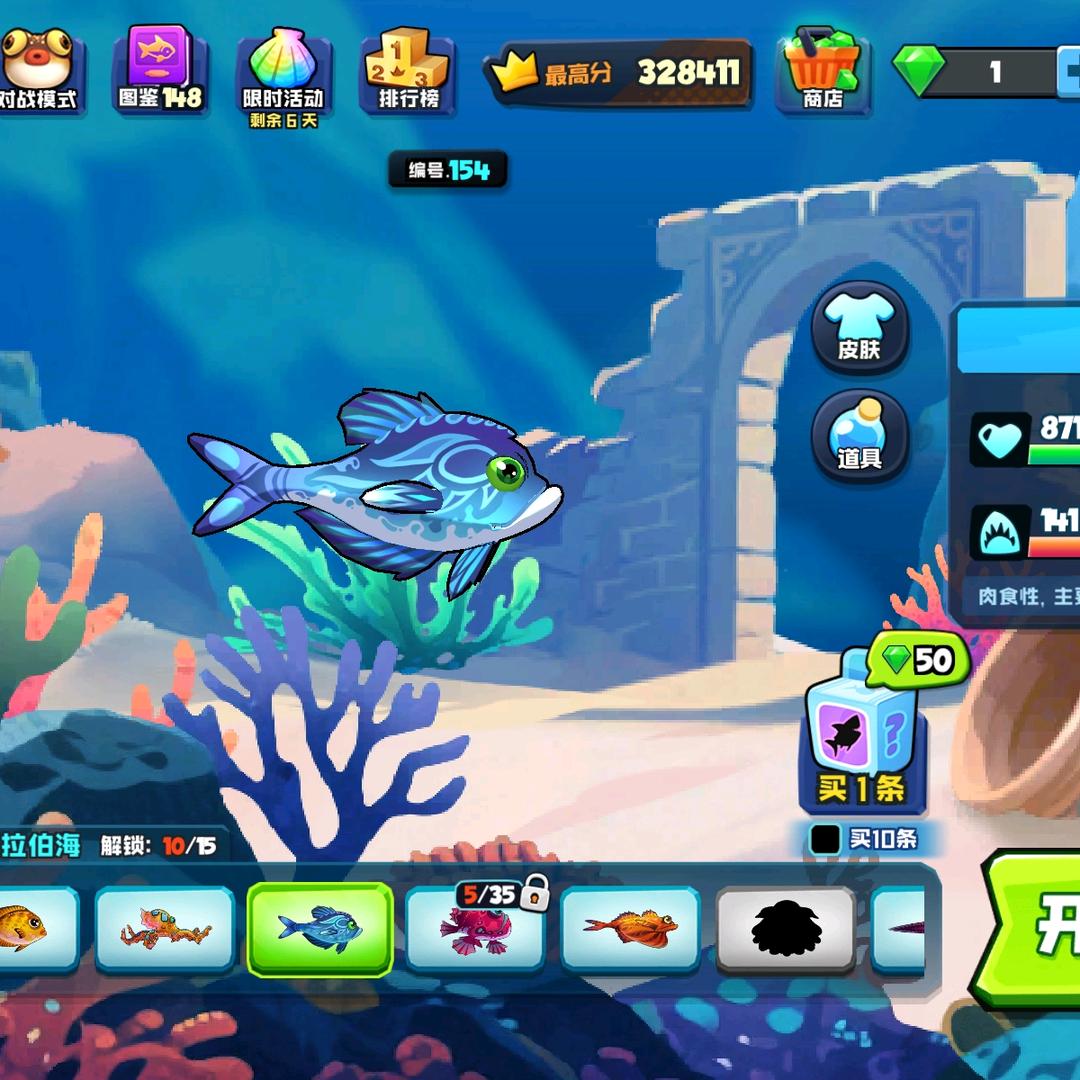The image size is (1080, 1080).
Task: Add gems with the plus button
Action: [1068, 71]
